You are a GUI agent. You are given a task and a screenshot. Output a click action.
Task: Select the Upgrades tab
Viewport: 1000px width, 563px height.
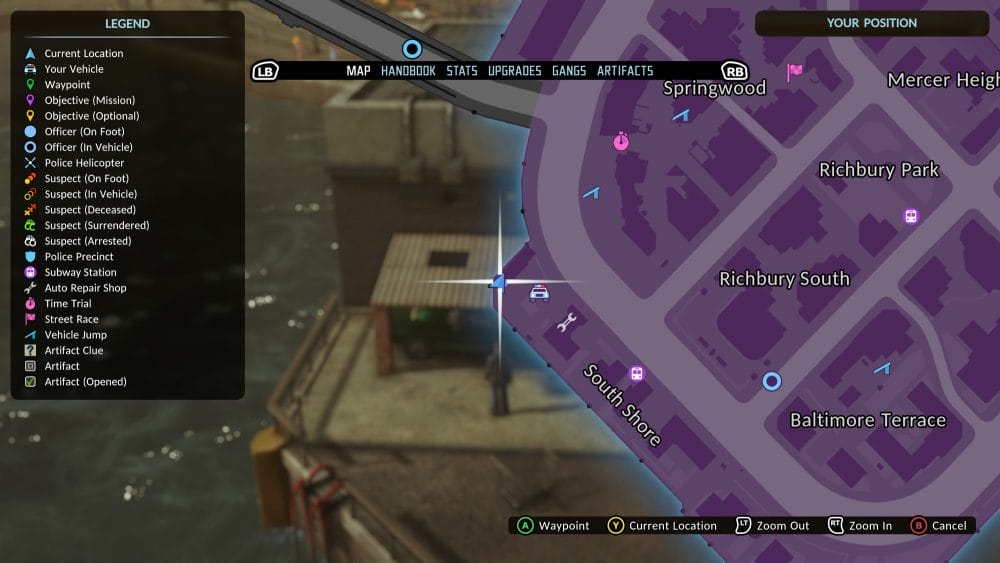tap(514, 71)
